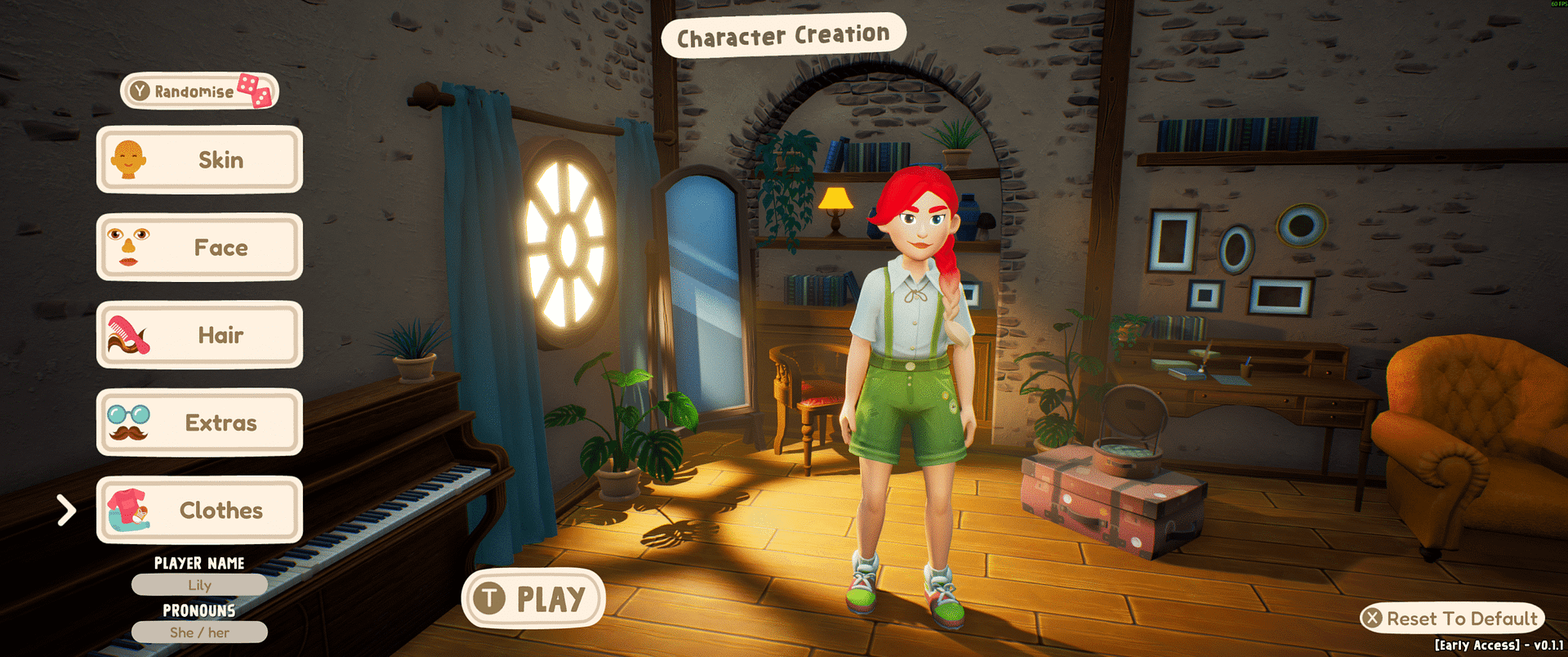Edit the player name field showing Lily

pyautogui.click(x=199, y=585)
